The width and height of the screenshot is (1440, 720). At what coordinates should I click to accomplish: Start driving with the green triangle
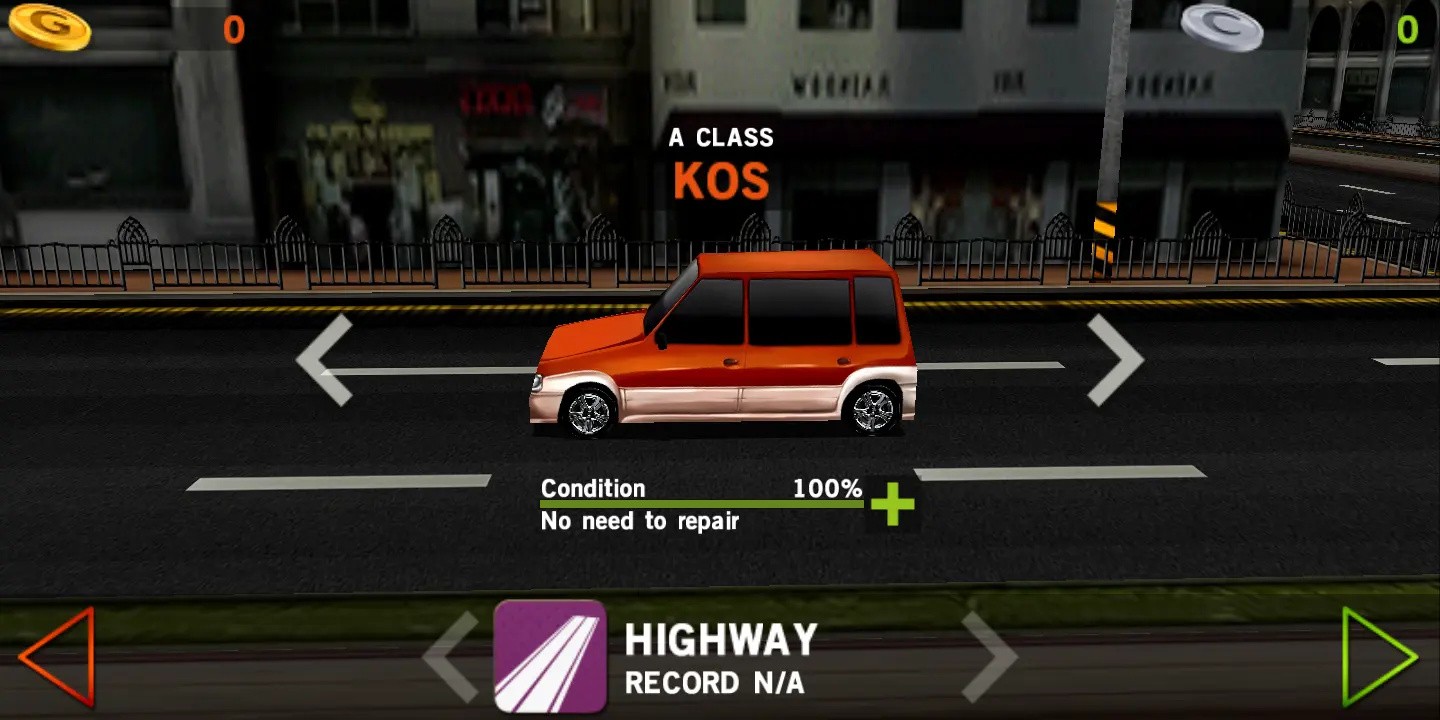coord(1378,656)
